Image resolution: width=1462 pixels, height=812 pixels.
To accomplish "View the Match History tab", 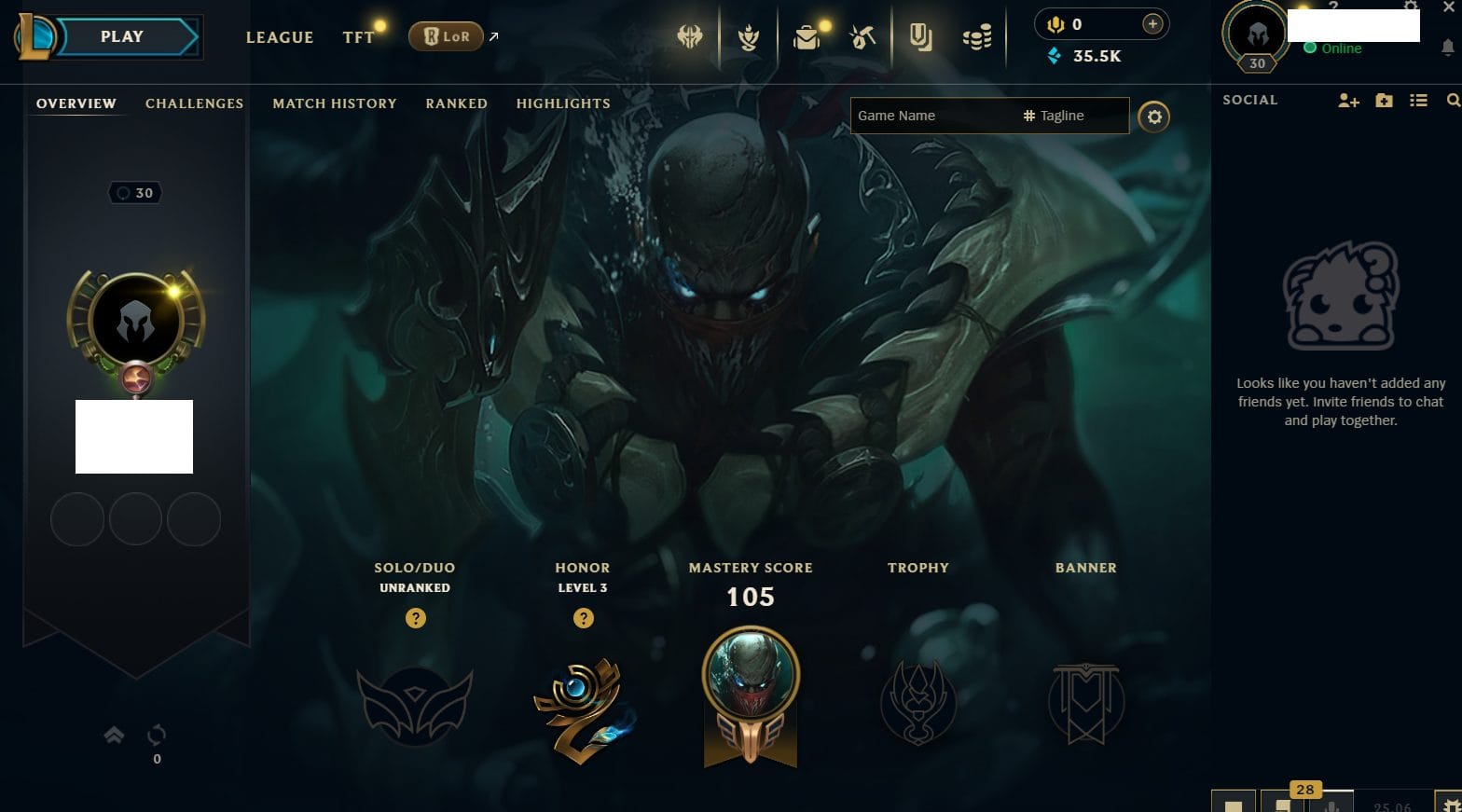I will 334,103.
